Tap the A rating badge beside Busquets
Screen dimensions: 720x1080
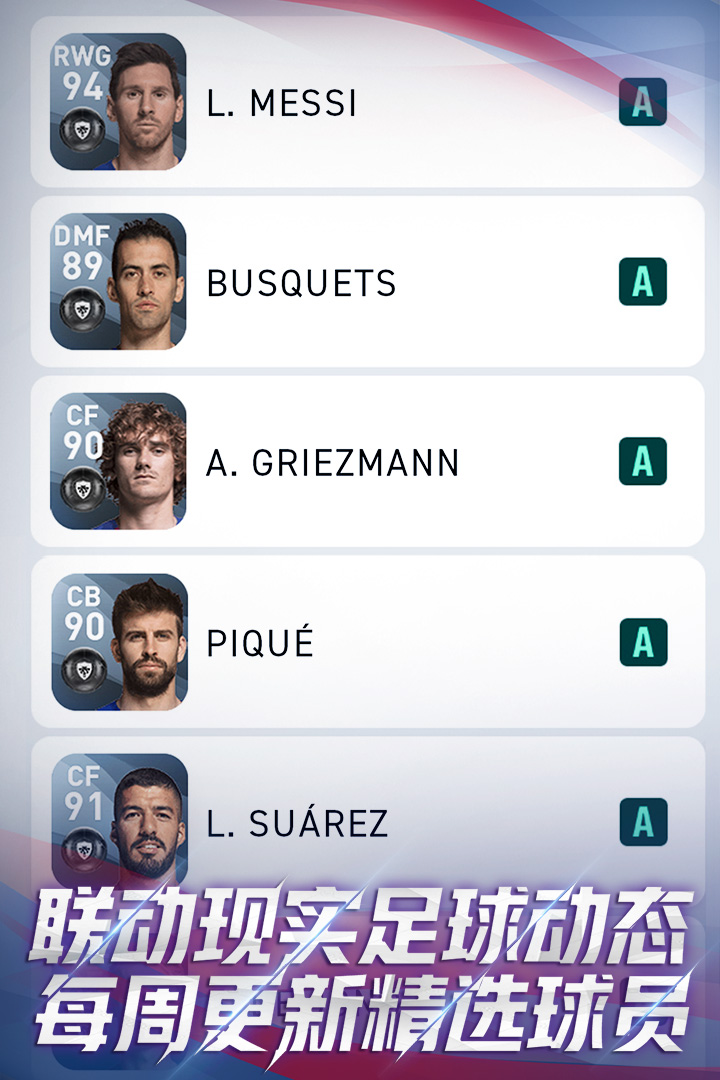point(643,282)
